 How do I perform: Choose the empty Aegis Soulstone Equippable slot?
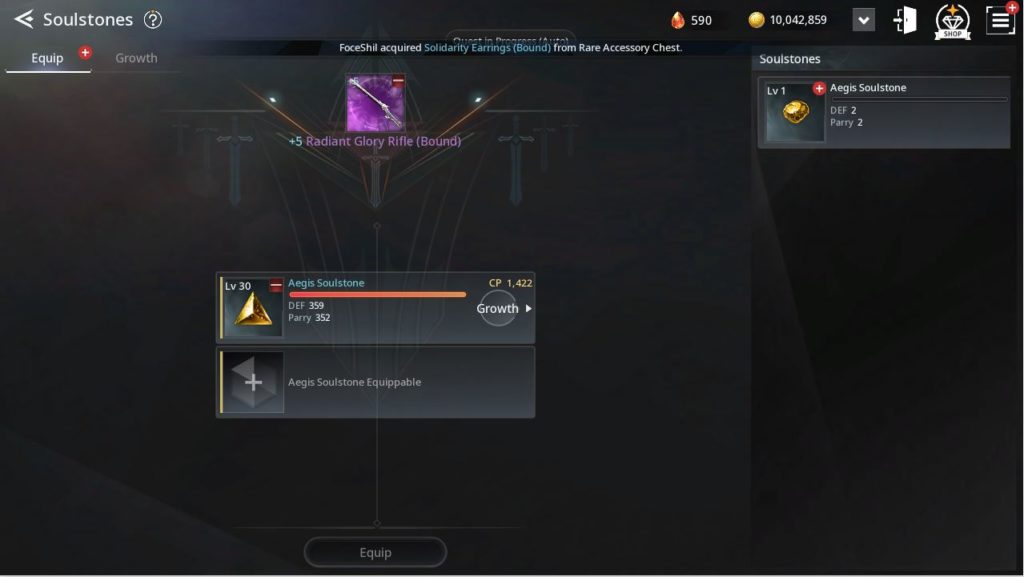tap(254, 382)
